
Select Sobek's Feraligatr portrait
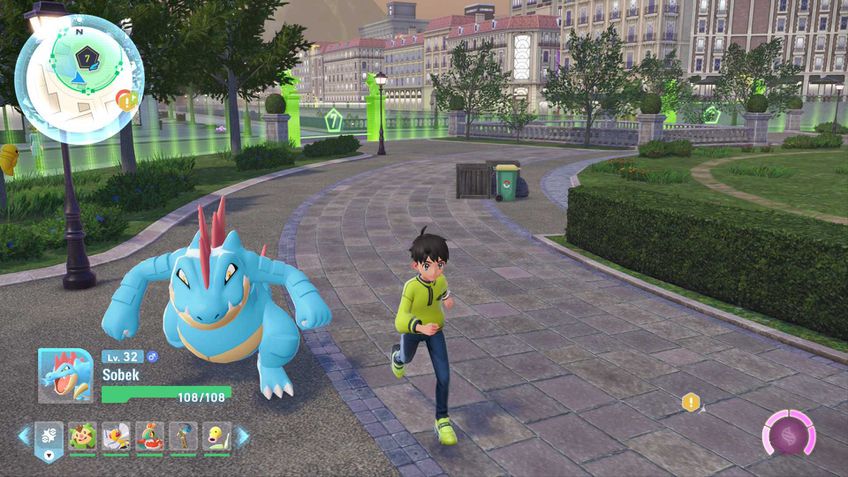click(66, 375)
